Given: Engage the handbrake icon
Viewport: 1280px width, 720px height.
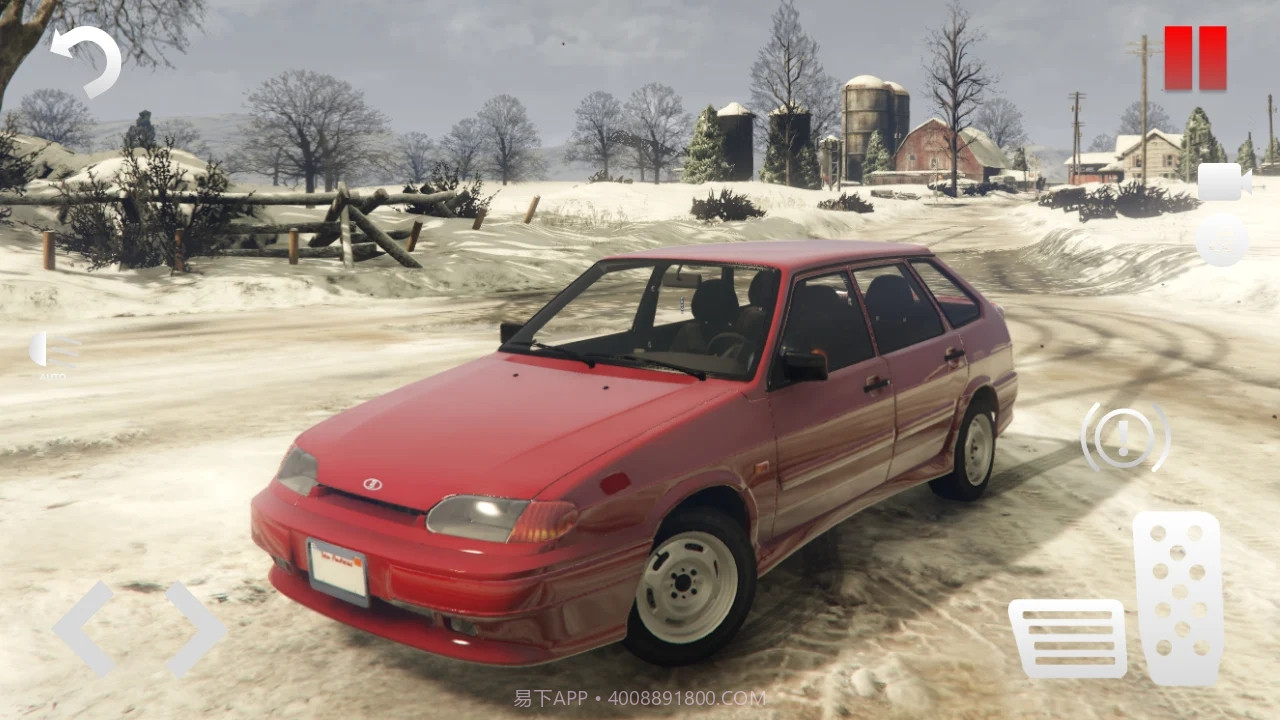Looking at the screenshot, I should pyautogui.click(x=1125, y=437).
